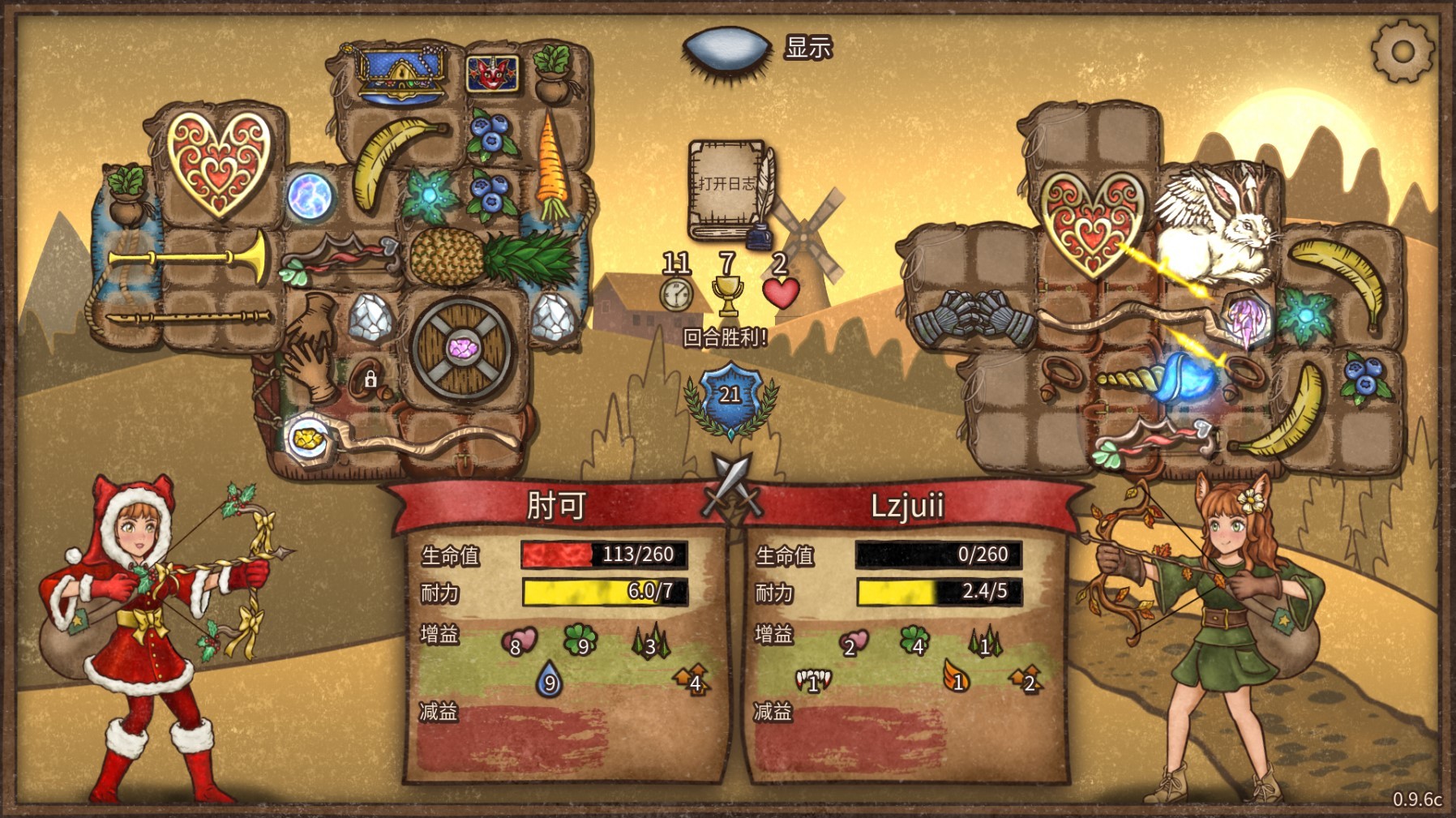Open the settings gear menu
Image resolution: width=1456 pixels, height=818 pixels.
pos(1402,52)
